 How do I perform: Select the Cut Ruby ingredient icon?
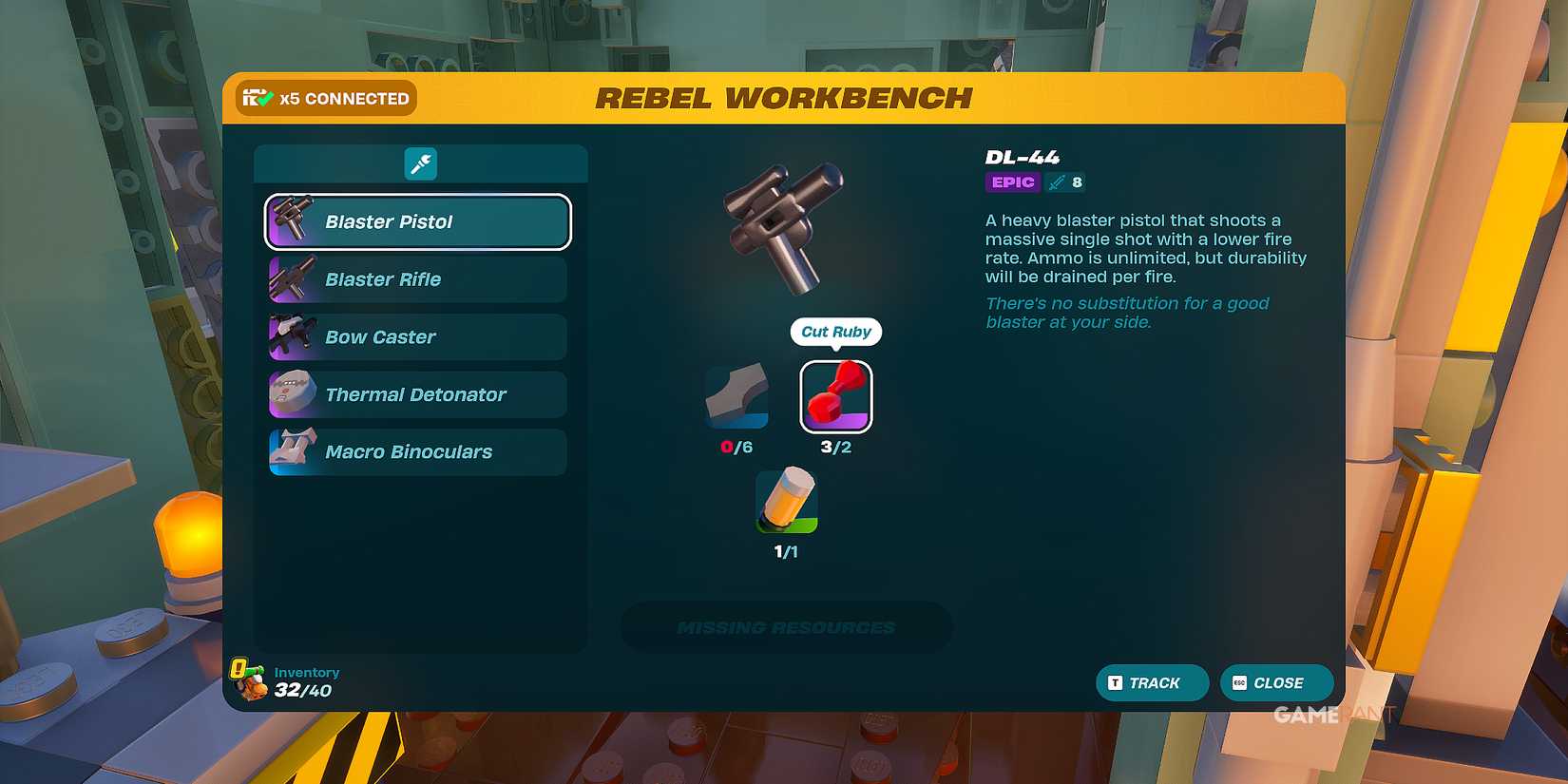[x=835, y=396]
